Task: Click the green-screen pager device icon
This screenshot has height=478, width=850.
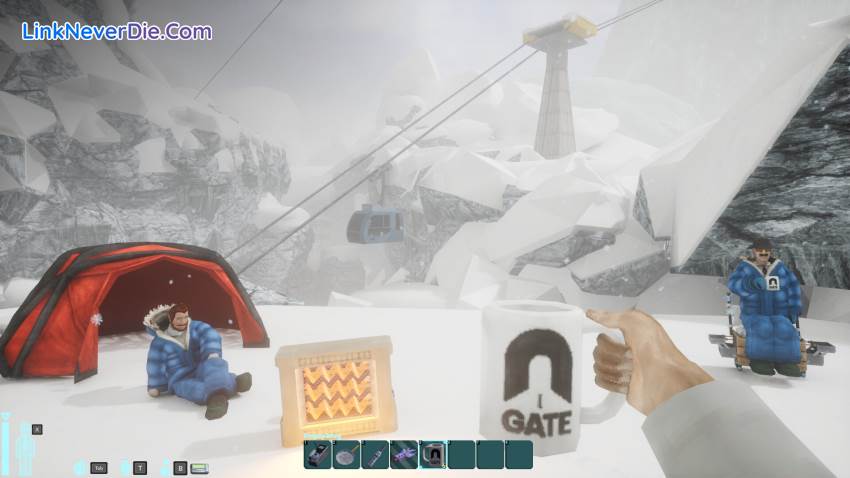Action: pos(199,467)
